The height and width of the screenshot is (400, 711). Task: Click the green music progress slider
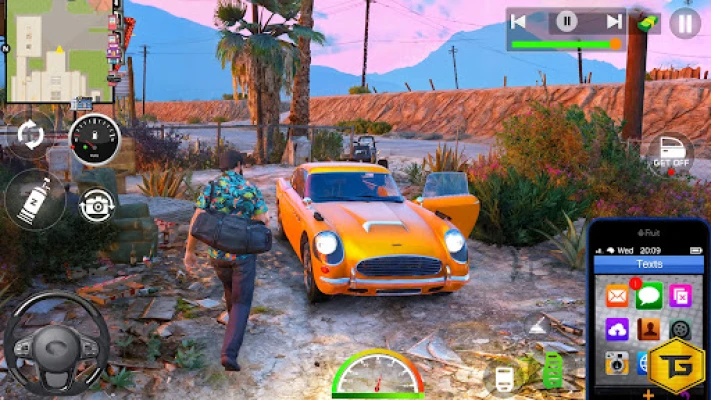566,44
